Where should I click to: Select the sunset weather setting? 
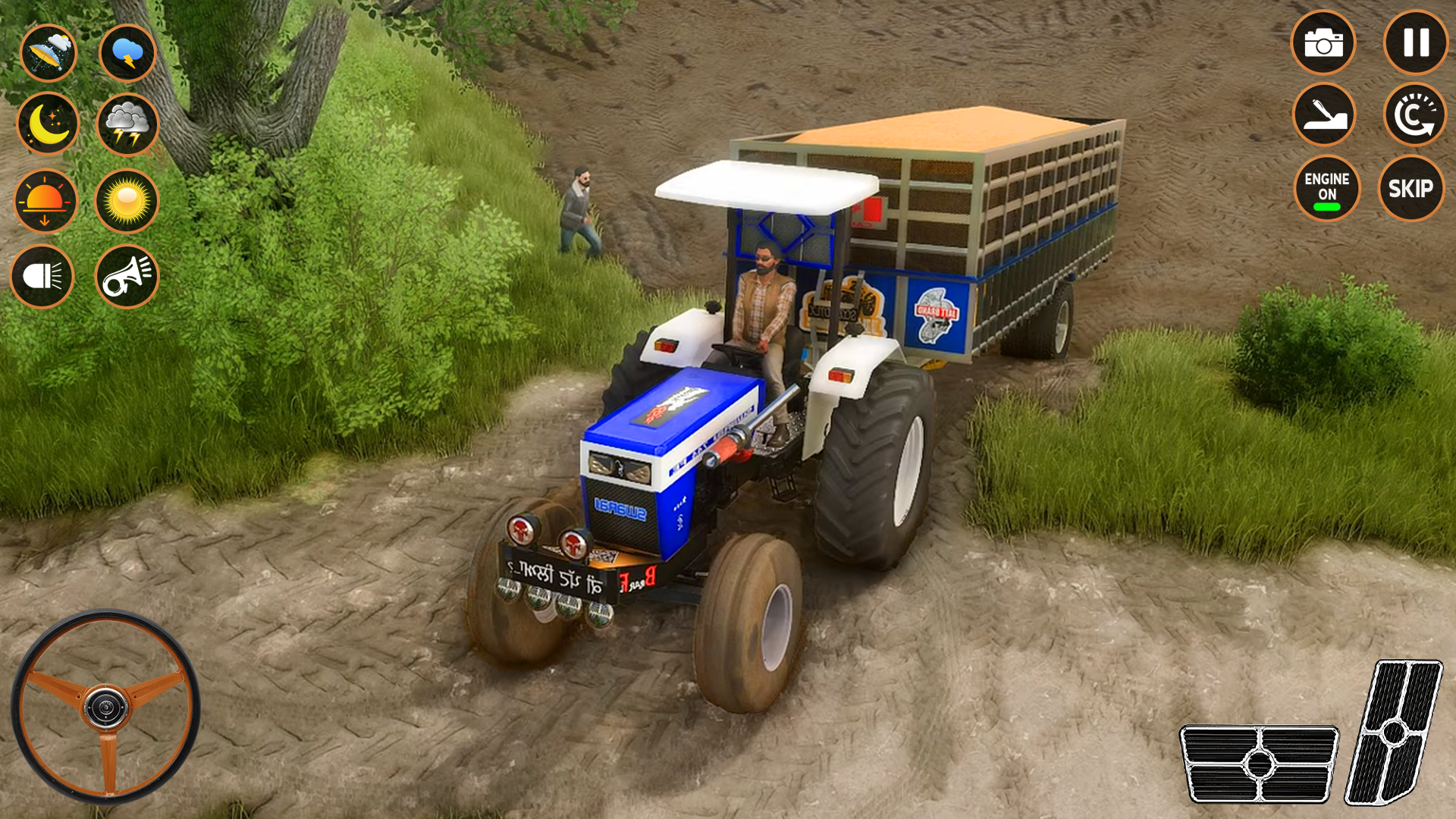pos(47,200)
